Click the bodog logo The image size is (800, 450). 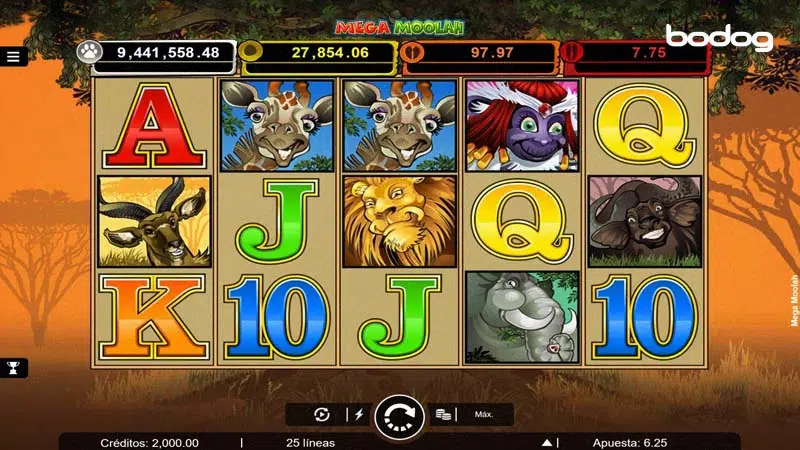(719, 38)
